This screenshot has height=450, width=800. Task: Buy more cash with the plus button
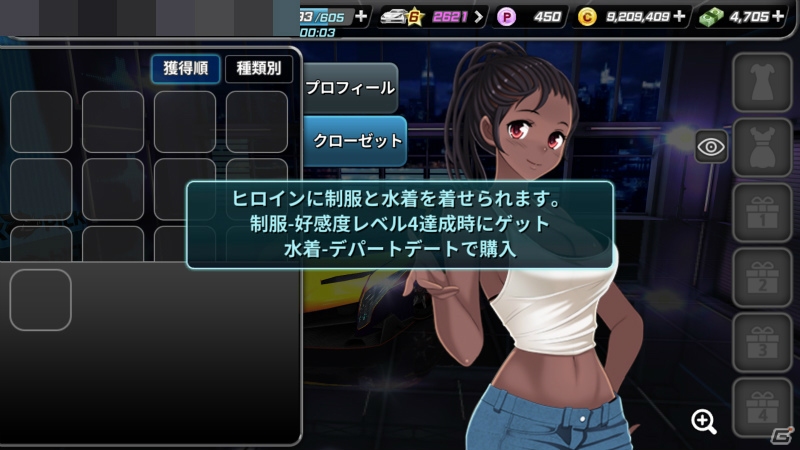tap(778, 16)
